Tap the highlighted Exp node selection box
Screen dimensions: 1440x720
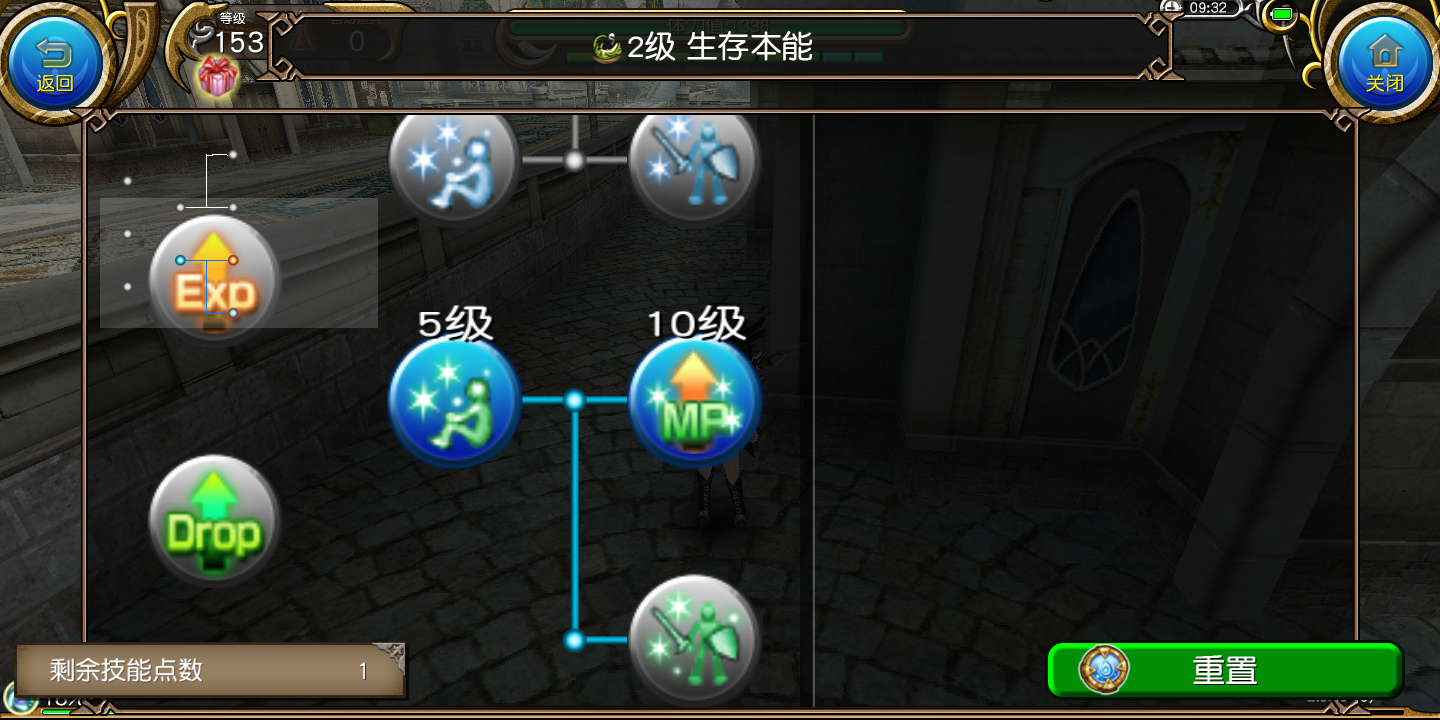click(239, 263)
